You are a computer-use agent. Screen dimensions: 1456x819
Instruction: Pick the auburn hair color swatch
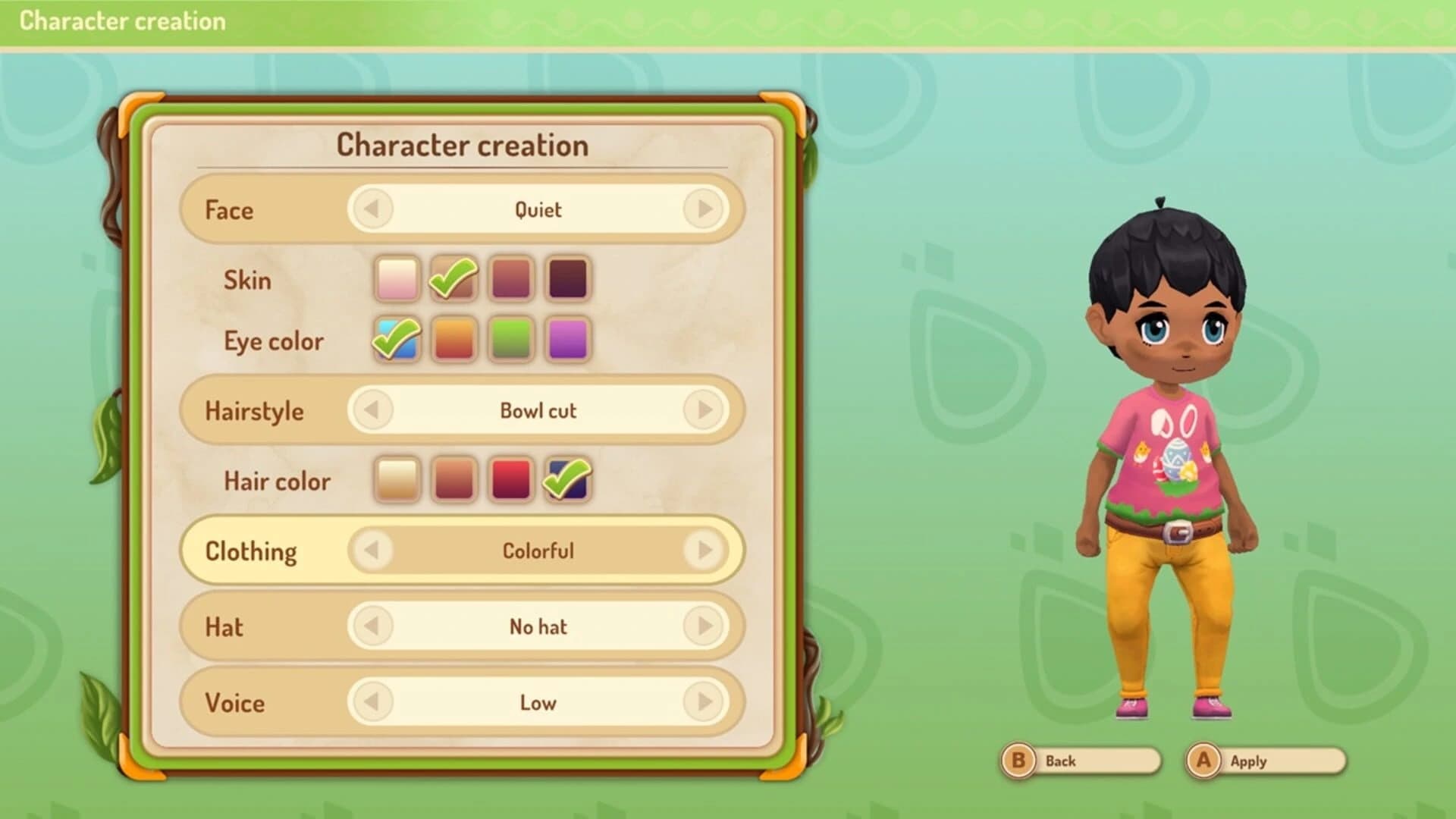(453, 479)
